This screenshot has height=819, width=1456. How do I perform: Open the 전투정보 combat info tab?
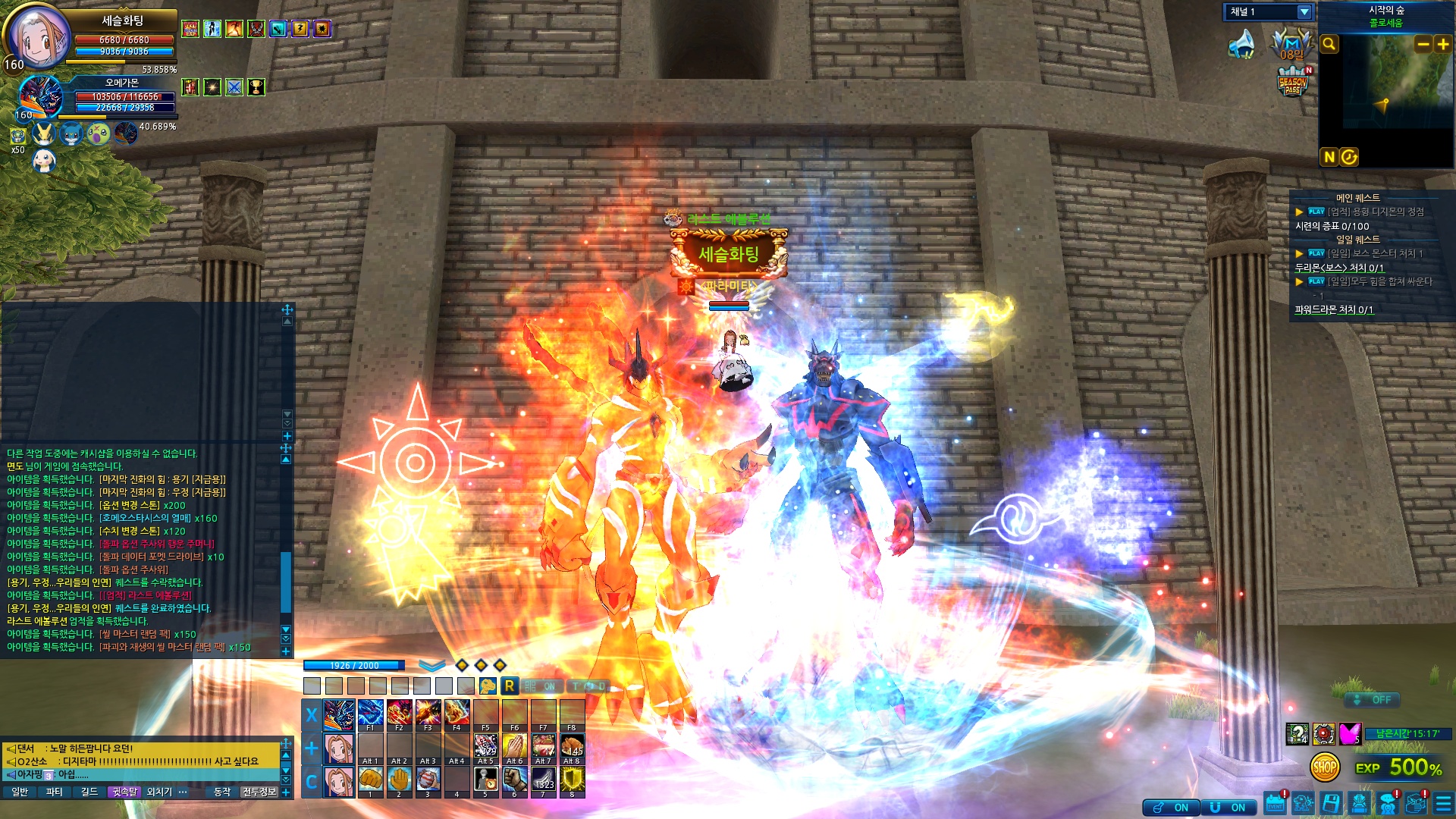(259, 792)
